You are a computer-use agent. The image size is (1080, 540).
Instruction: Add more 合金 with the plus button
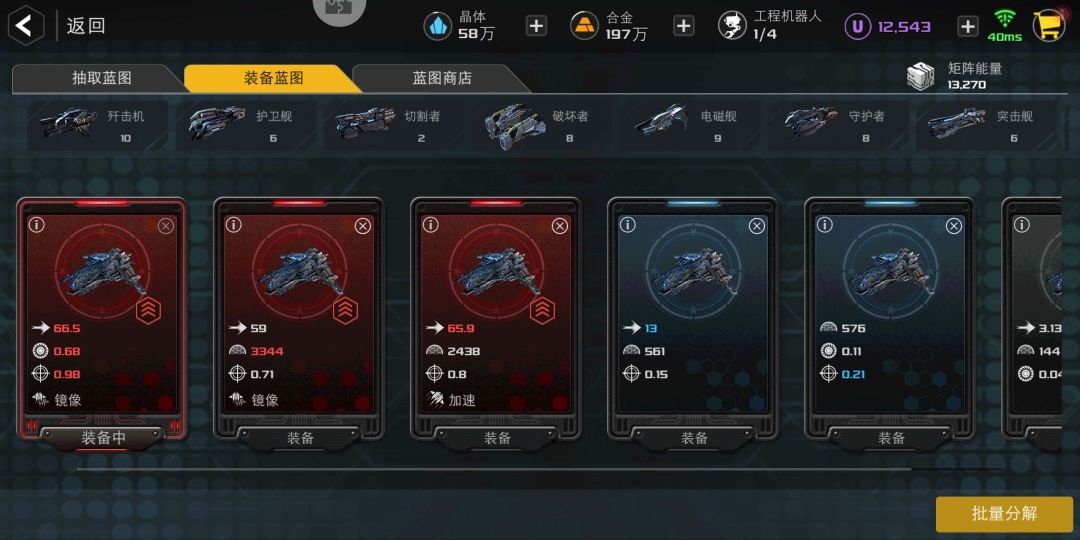(x=683, y=26)
